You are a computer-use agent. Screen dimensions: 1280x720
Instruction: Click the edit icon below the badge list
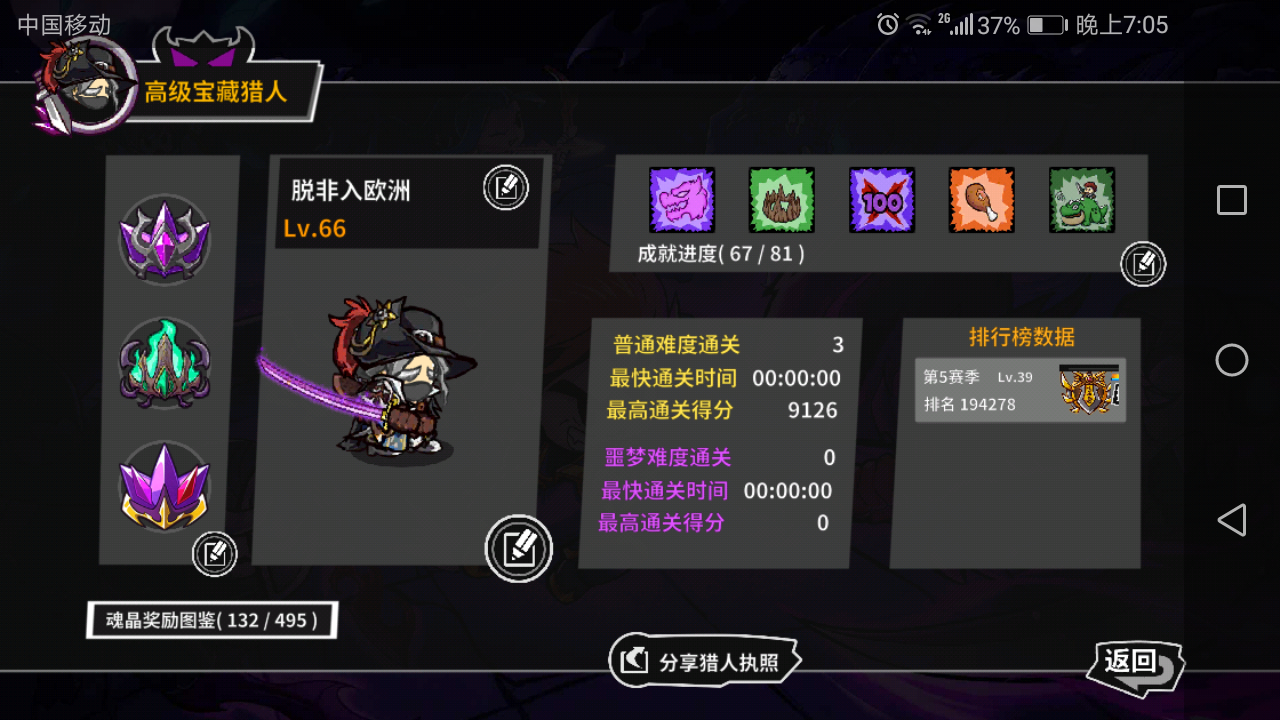pyautogui.click(x=215, y=555)
